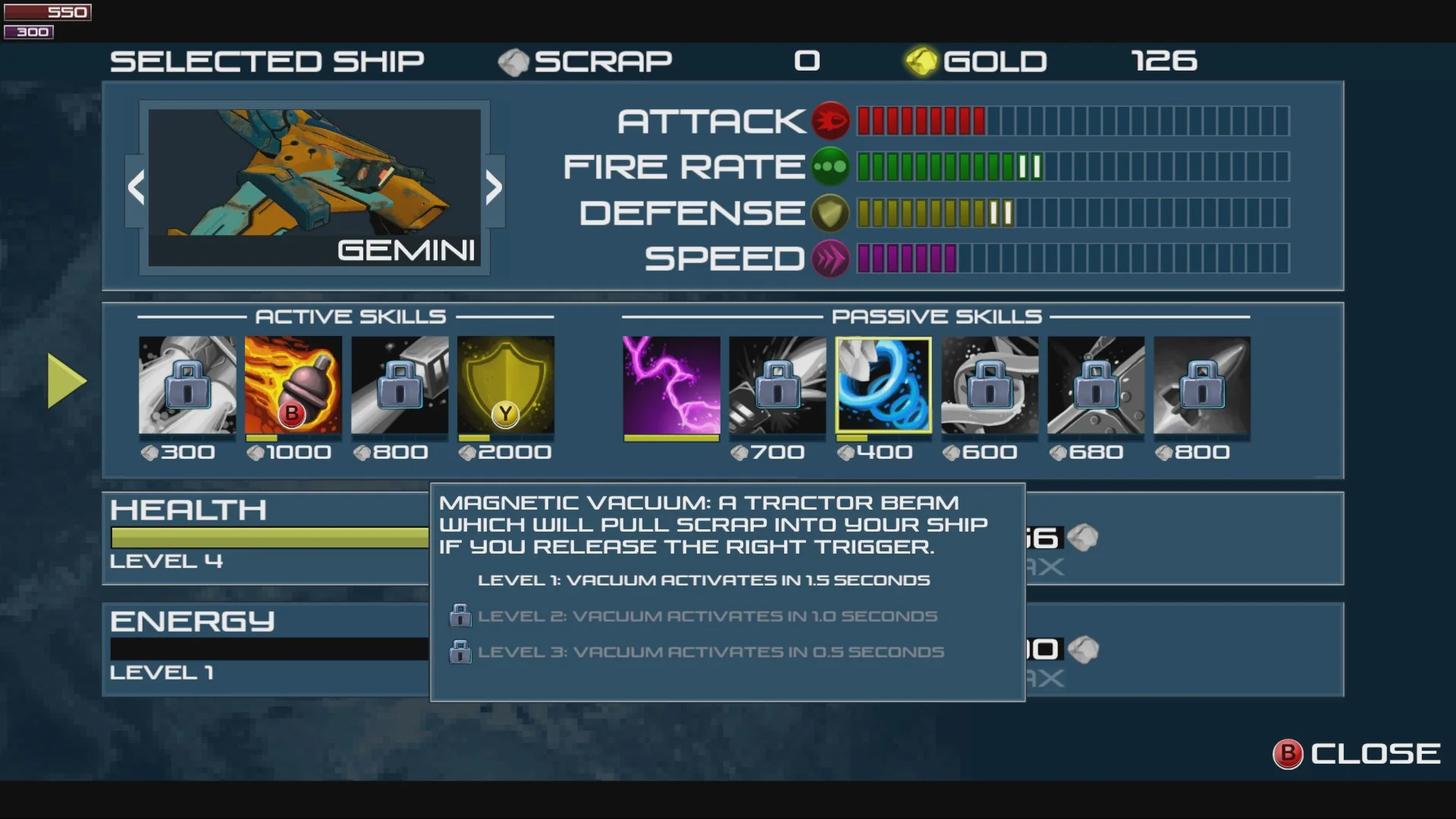Unlock the 800 scrap bullet passive skill
The height and width of the screenshot is (819, 1456).
[1202, 385]
